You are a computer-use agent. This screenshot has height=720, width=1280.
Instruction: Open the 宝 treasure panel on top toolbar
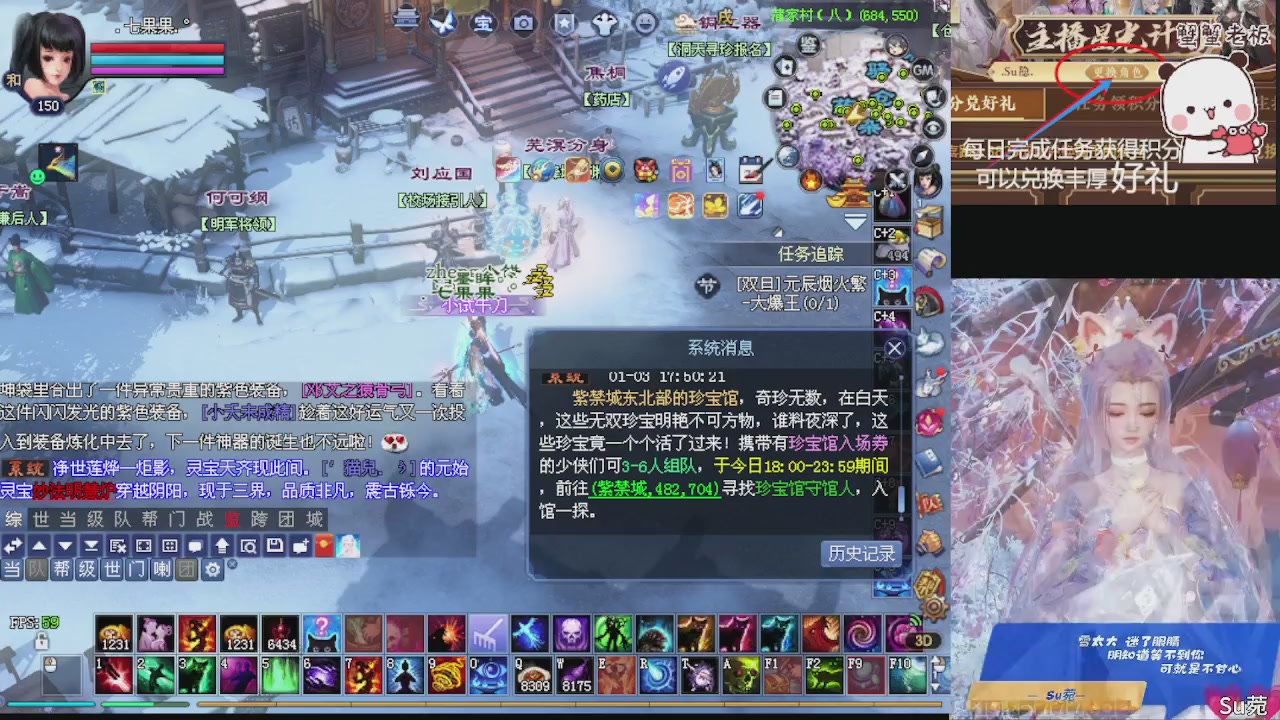[x=484, y=23]
